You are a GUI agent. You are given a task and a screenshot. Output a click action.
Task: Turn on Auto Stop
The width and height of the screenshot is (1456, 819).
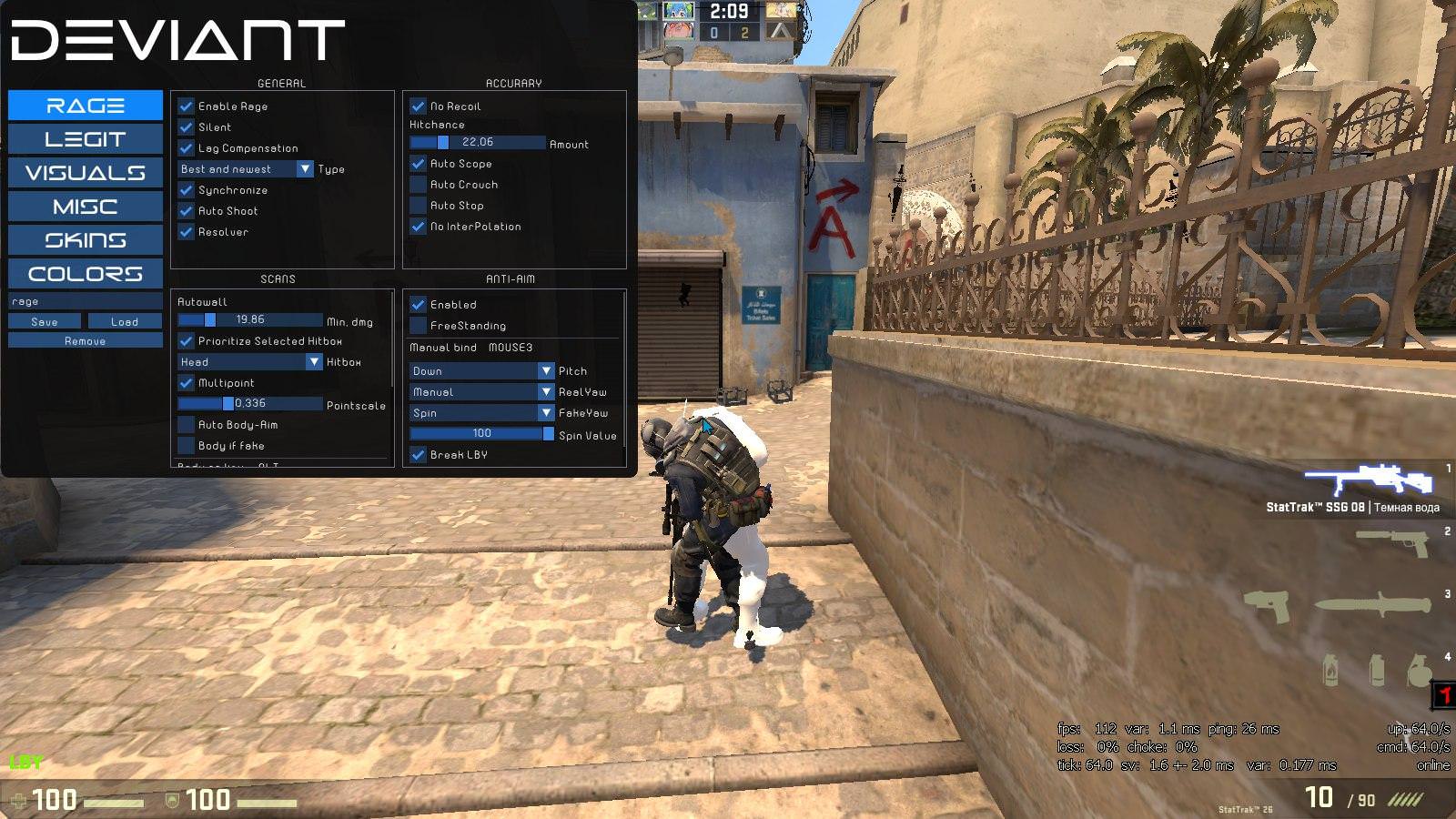[x=419, y=206]
